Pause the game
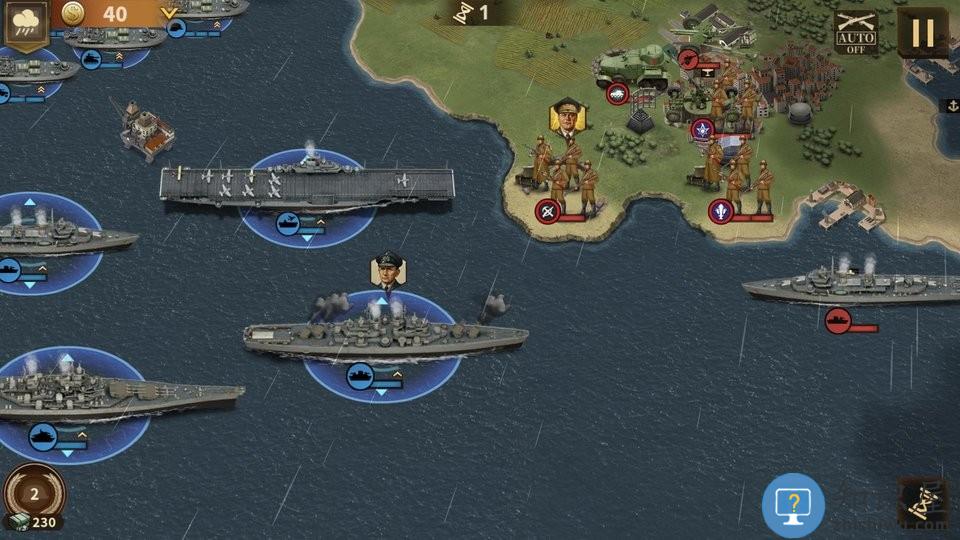 click(922, 32)
